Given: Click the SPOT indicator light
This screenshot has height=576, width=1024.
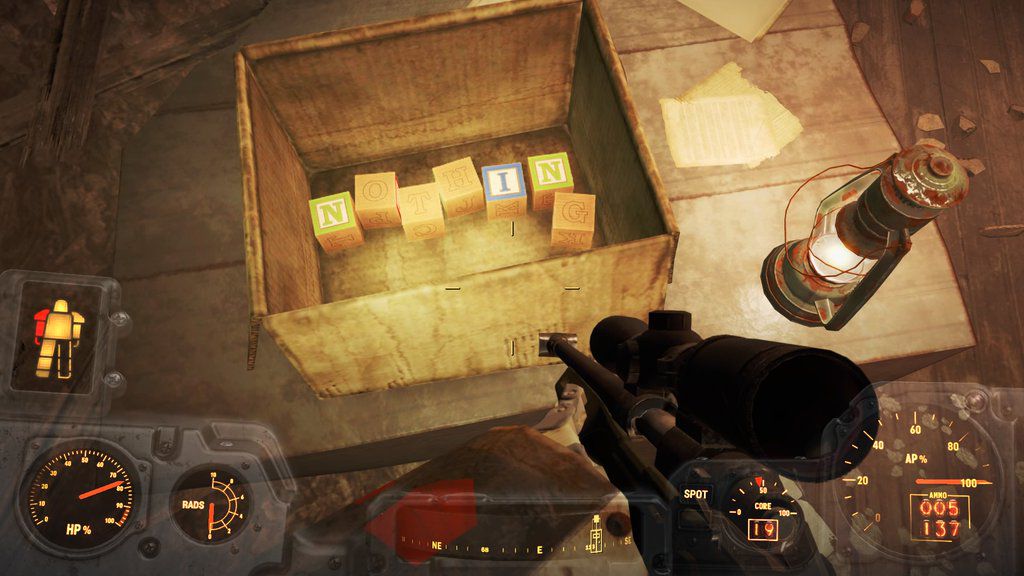Looking at the screenshot, I should (695, 494).
